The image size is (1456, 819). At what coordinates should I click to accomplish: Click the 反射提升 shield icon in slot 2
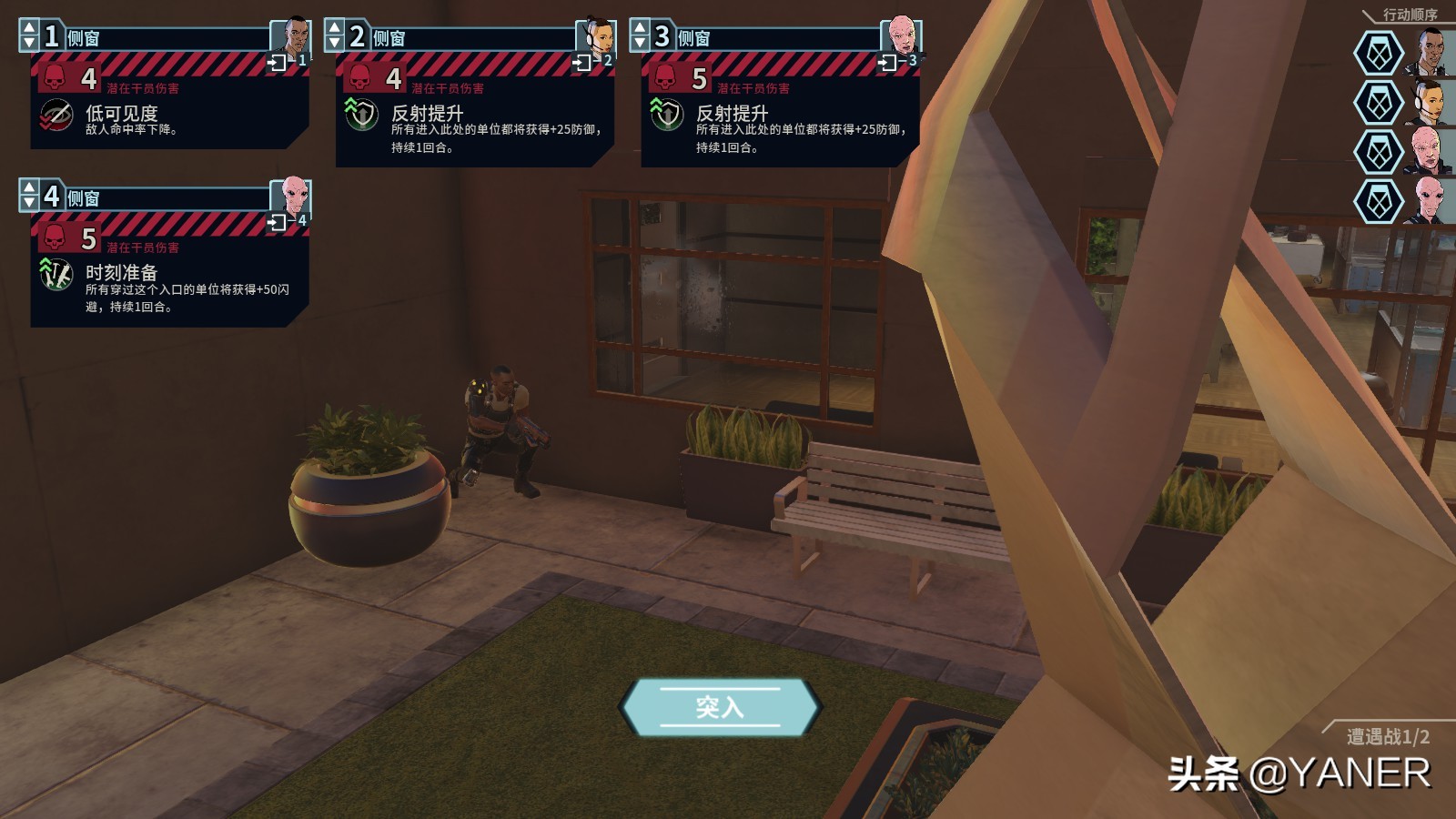coord(361,116)
